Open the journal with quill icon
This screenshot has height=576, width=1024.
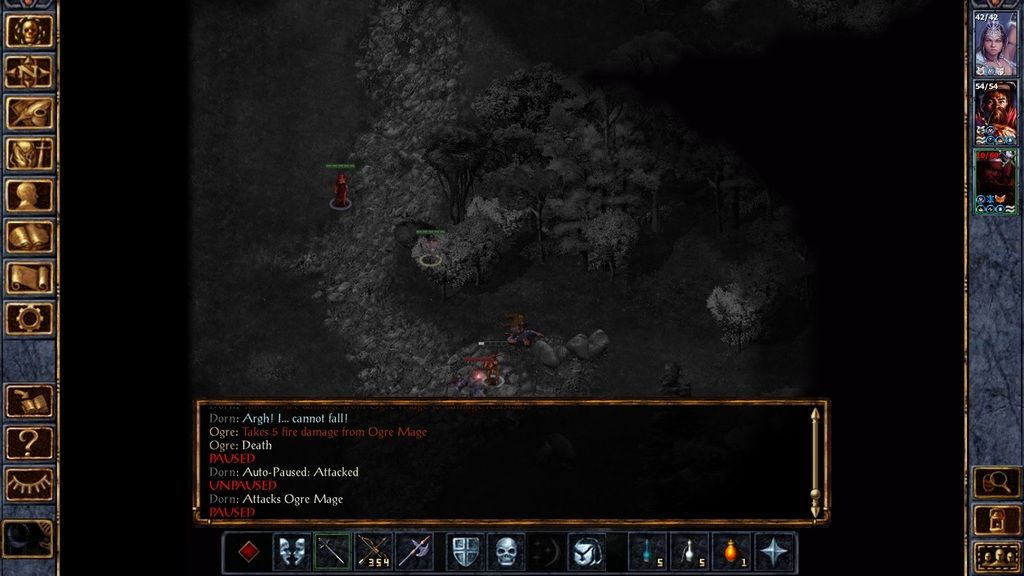(x=30, y=113)
